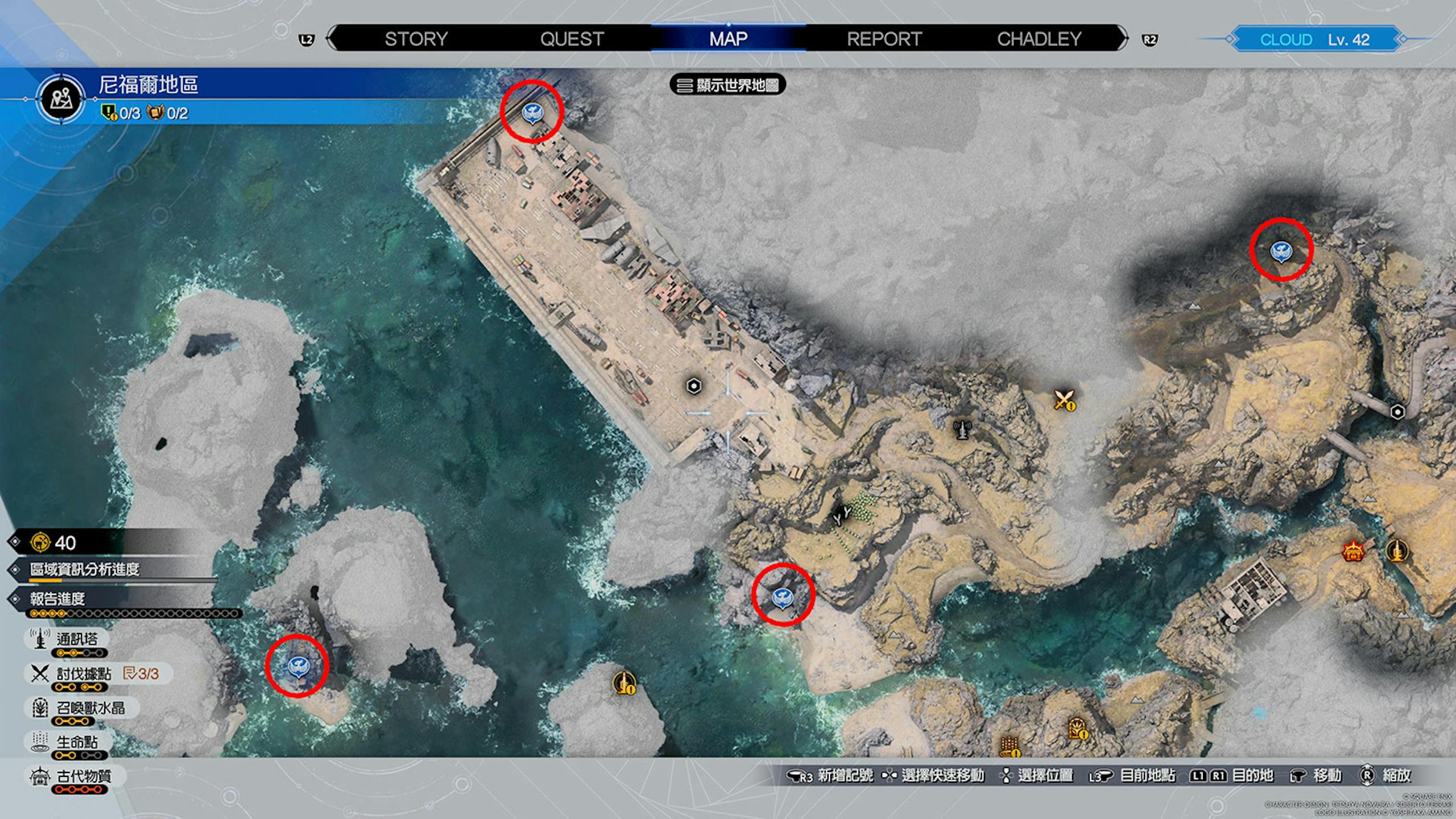Open the CHADLEY tab
The width and height of the screenshot is (1456, 819).
click(1039, 39)
